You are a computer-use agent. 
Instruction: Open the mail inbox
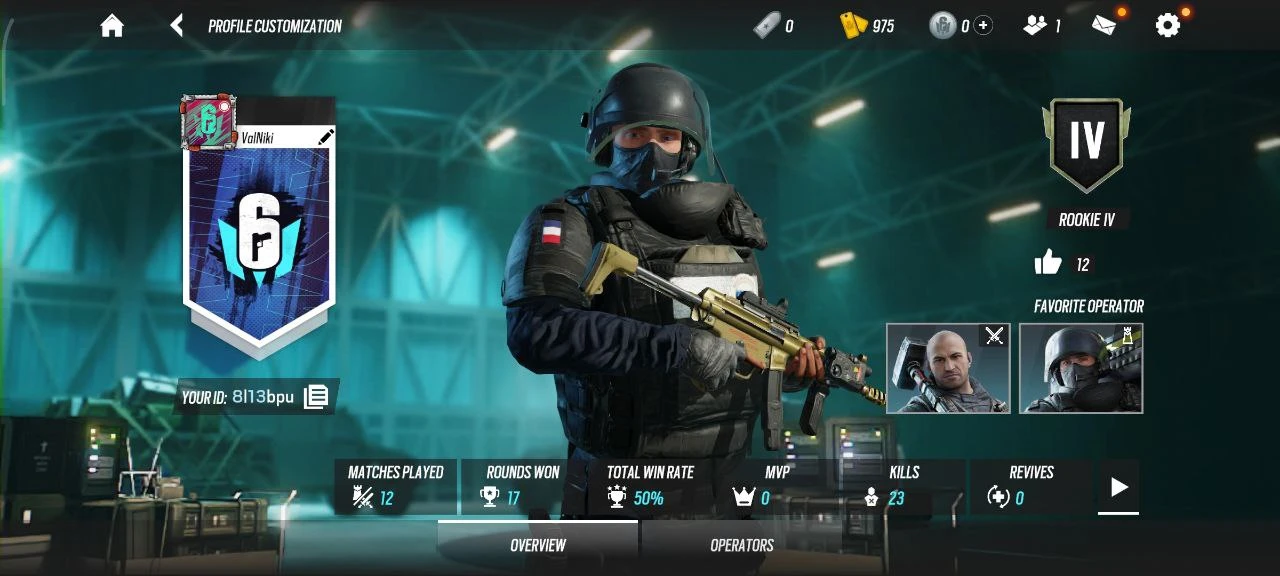[x=1105, y=26]
